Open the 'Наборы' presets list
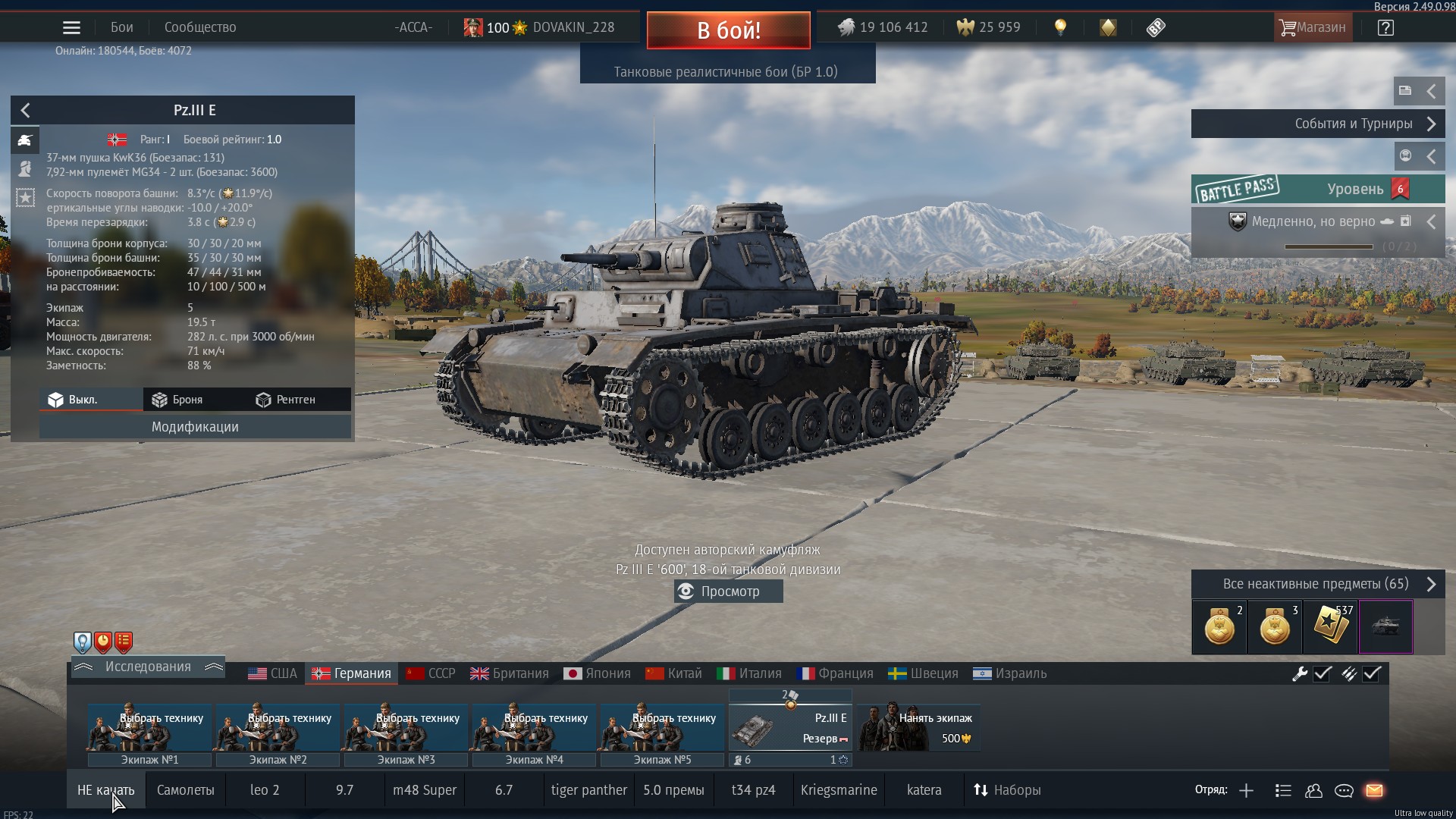Image resolution: width=1456 pixels, height=819 pixels. coord(1007,790)
